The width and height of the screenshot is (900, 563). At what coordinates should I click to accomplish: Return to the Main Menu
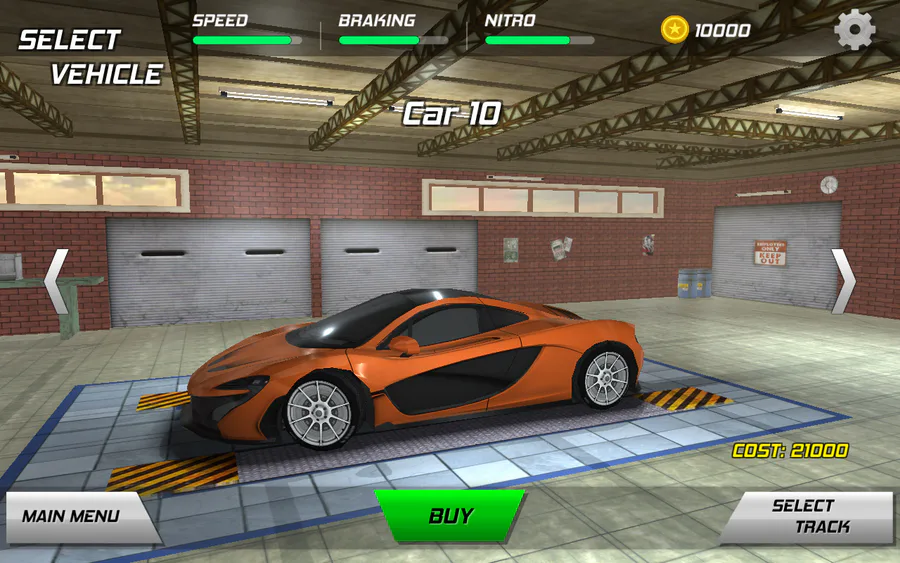[x=74, y=517]
